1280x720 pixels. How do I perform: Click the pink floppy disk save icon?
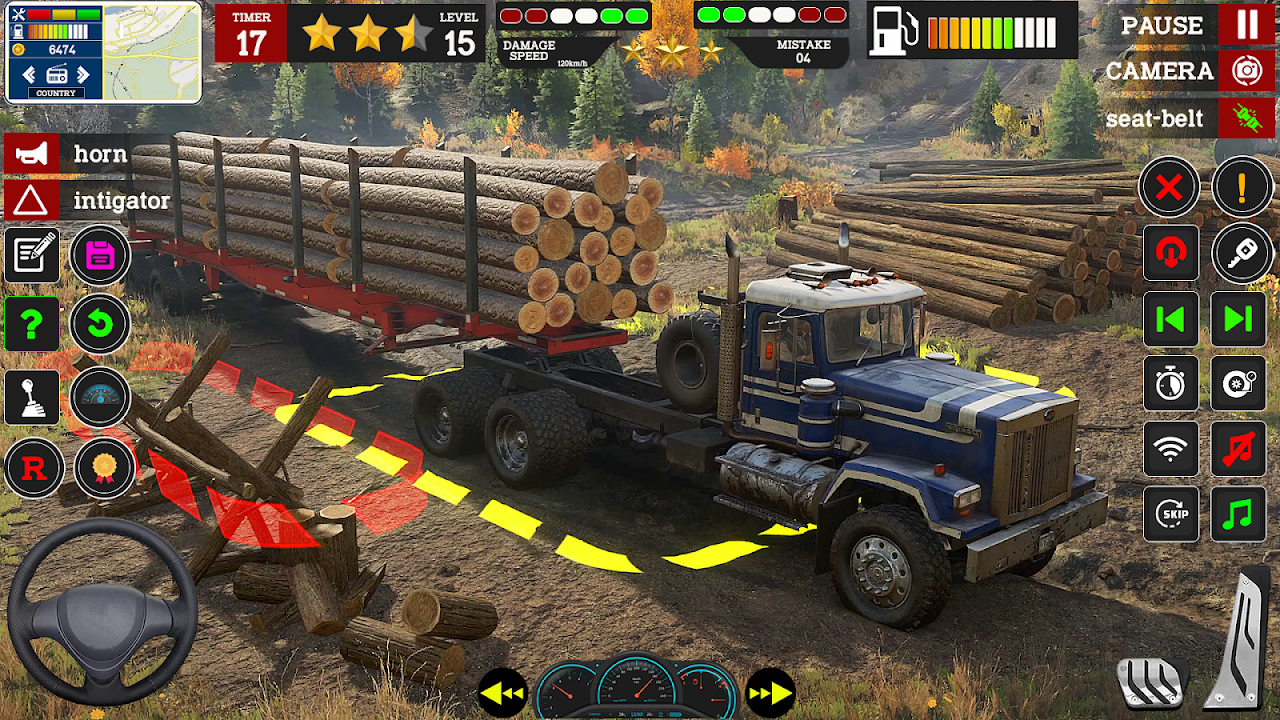coord(100,255)
